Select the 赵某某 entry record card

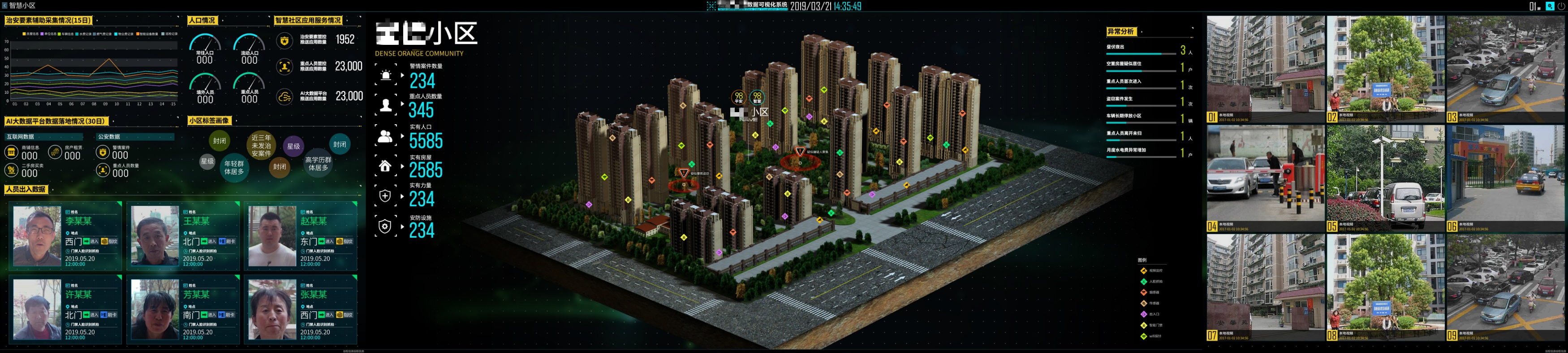tap(301, 236)
